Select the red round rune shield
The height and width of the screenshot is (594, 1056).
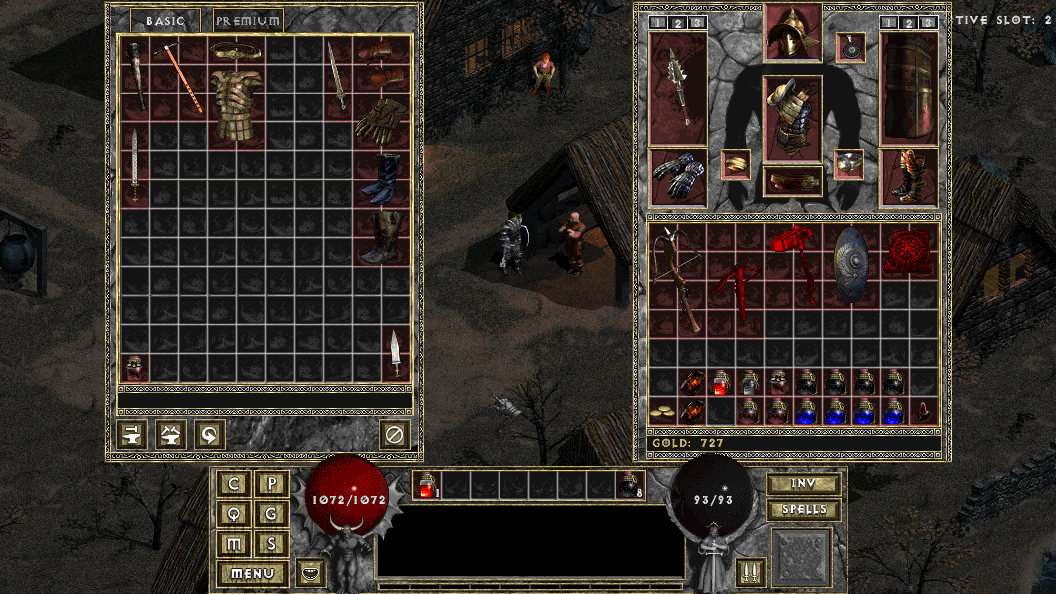coord(908,251)
